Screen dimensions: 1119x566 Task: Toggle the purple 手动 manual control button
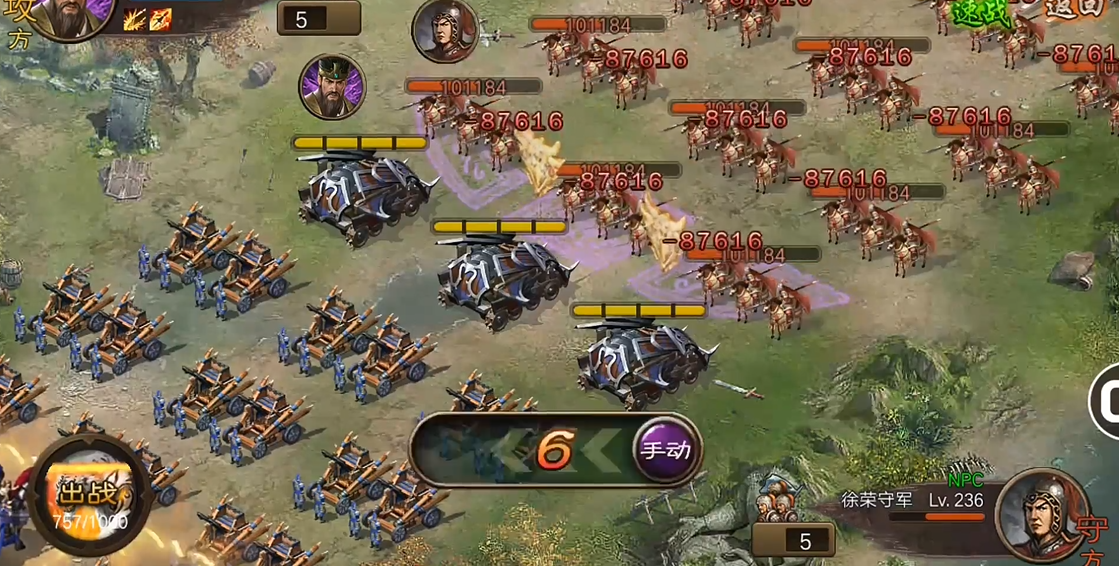click(666, 450)
